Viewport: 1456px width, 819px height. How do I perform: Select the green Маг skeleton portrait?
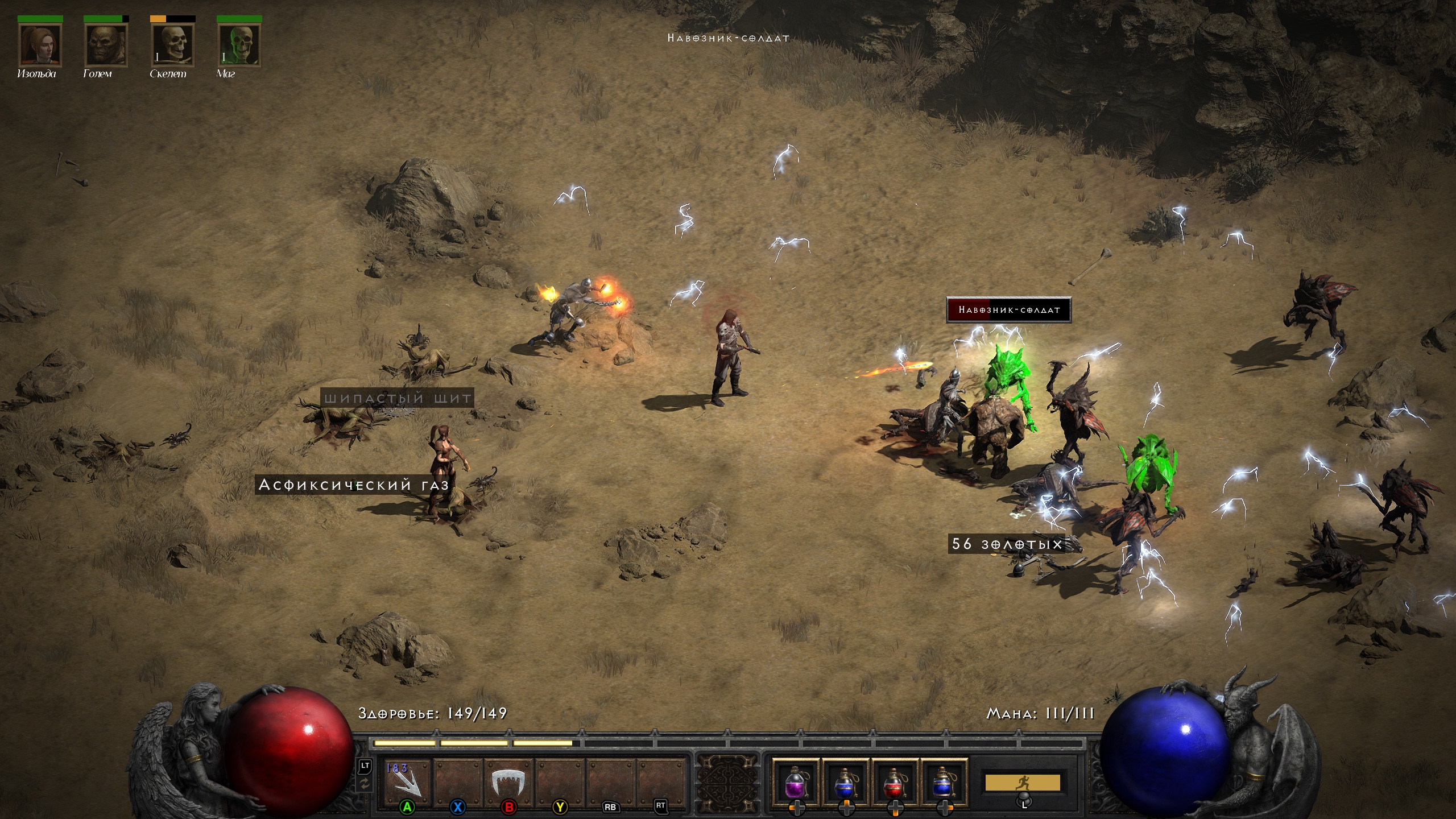239,45
